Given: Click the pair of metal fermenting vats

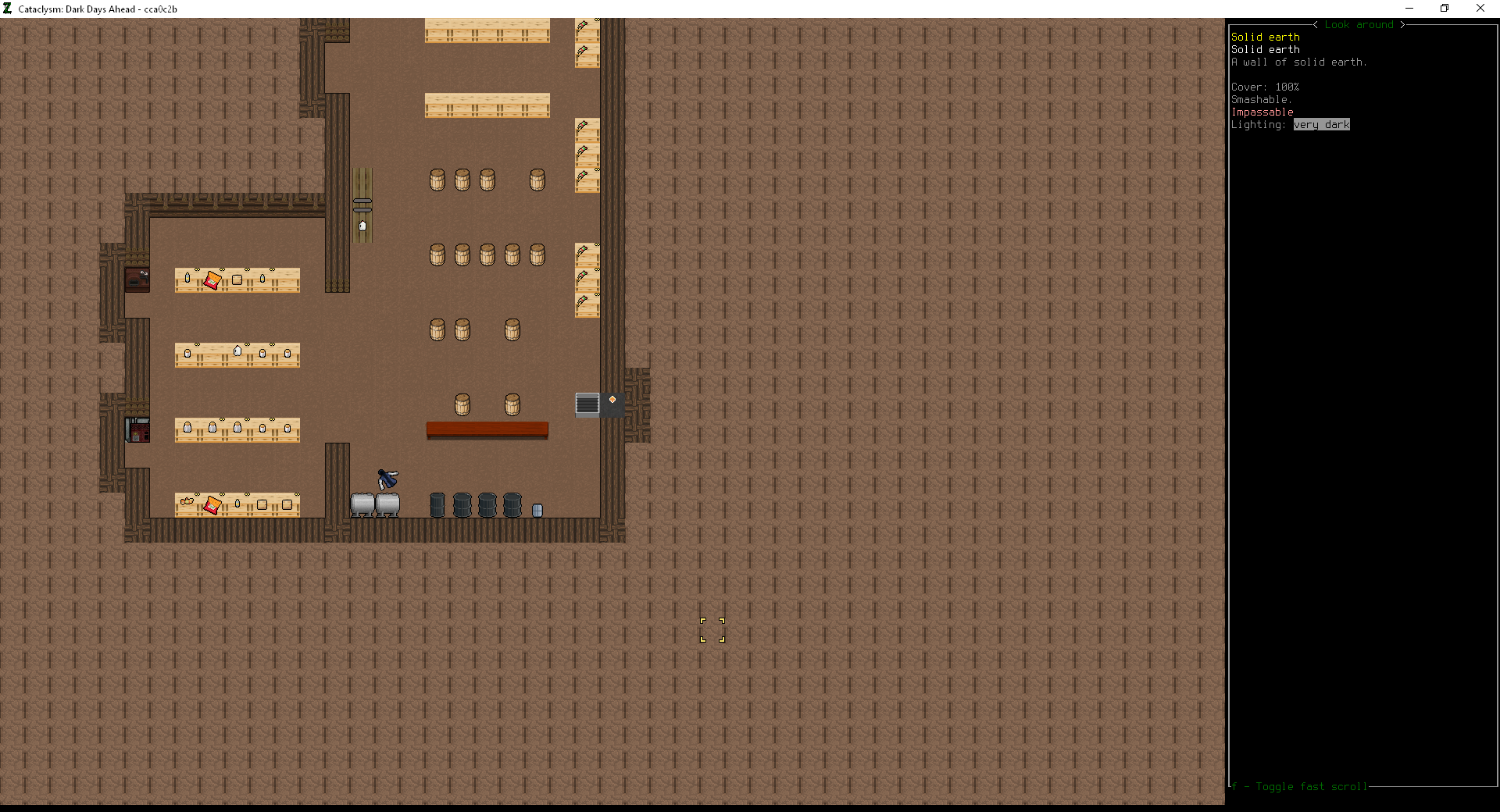Looking at the screenshot, I should click(x=376, y=504).
